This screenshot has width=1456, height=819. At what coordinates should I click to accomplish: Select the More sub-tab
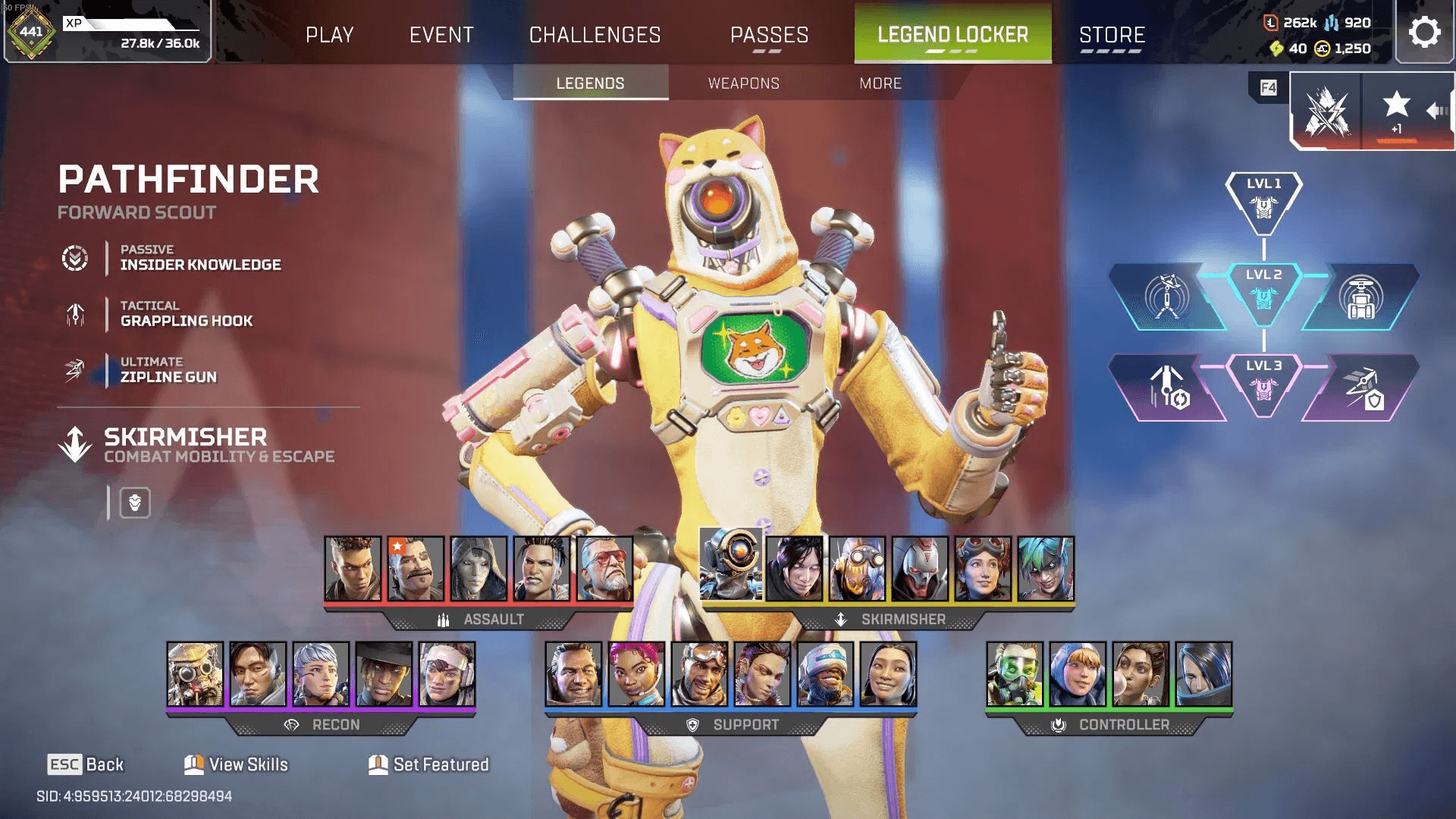click(x=880, y=83)
